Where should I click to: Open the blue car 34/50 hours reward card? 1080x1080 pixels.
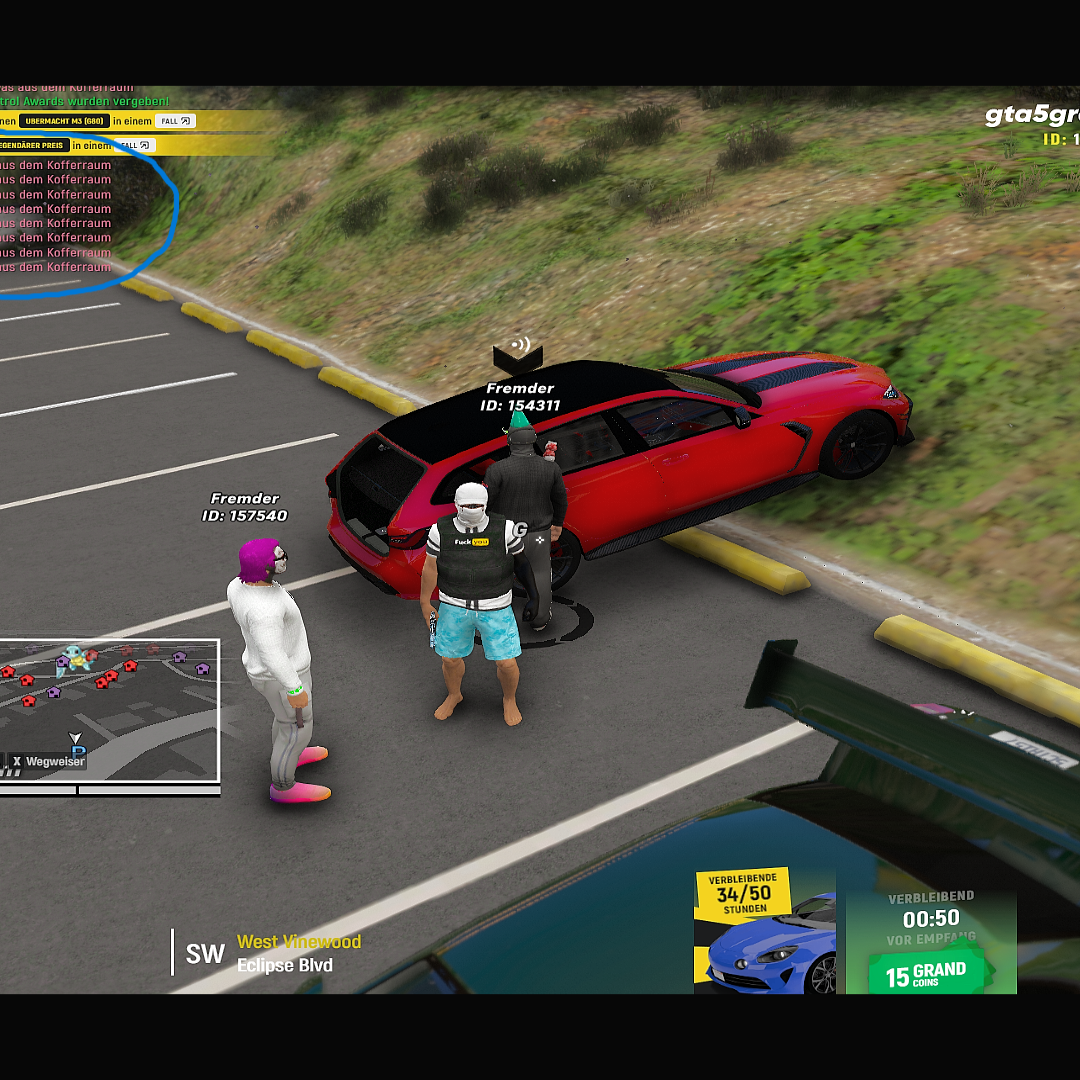pos(764,931)
